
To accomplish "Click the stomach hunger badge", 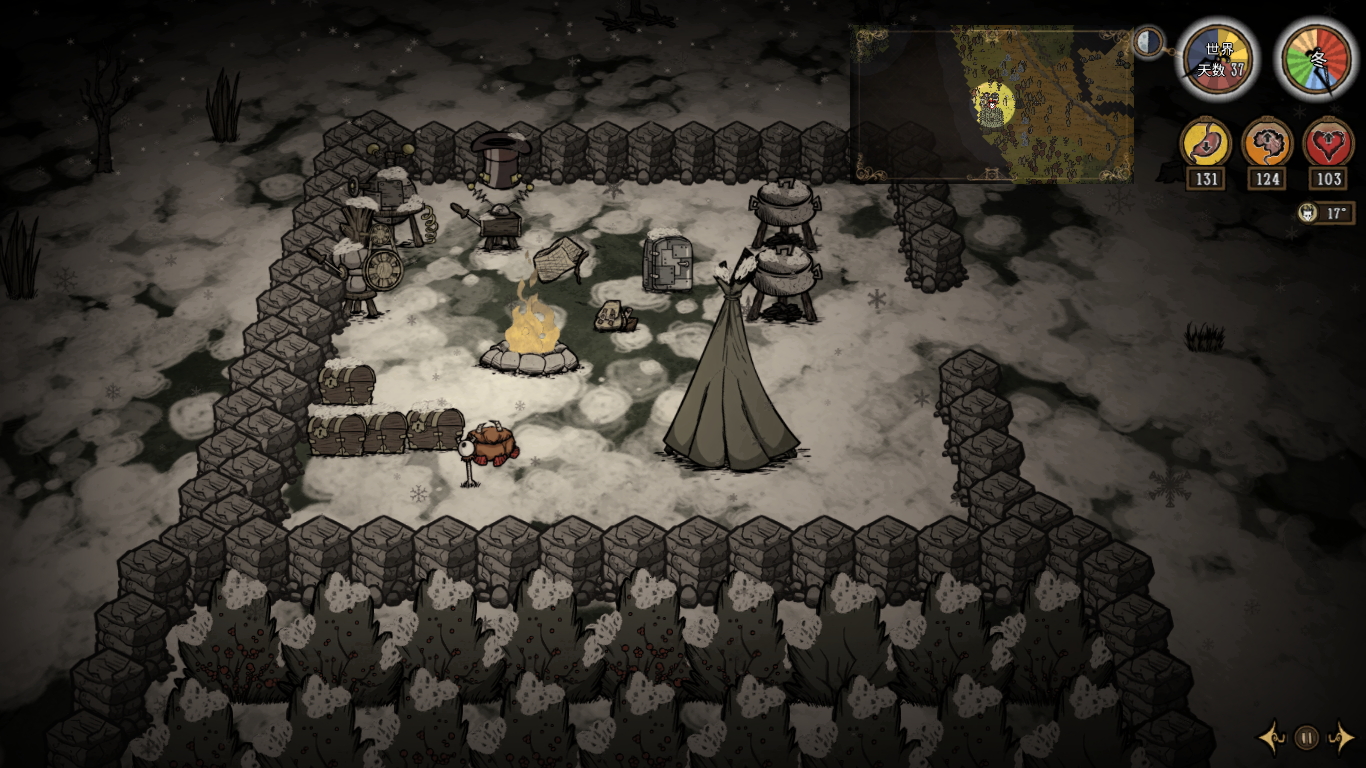I will (x=1205, y=143).
